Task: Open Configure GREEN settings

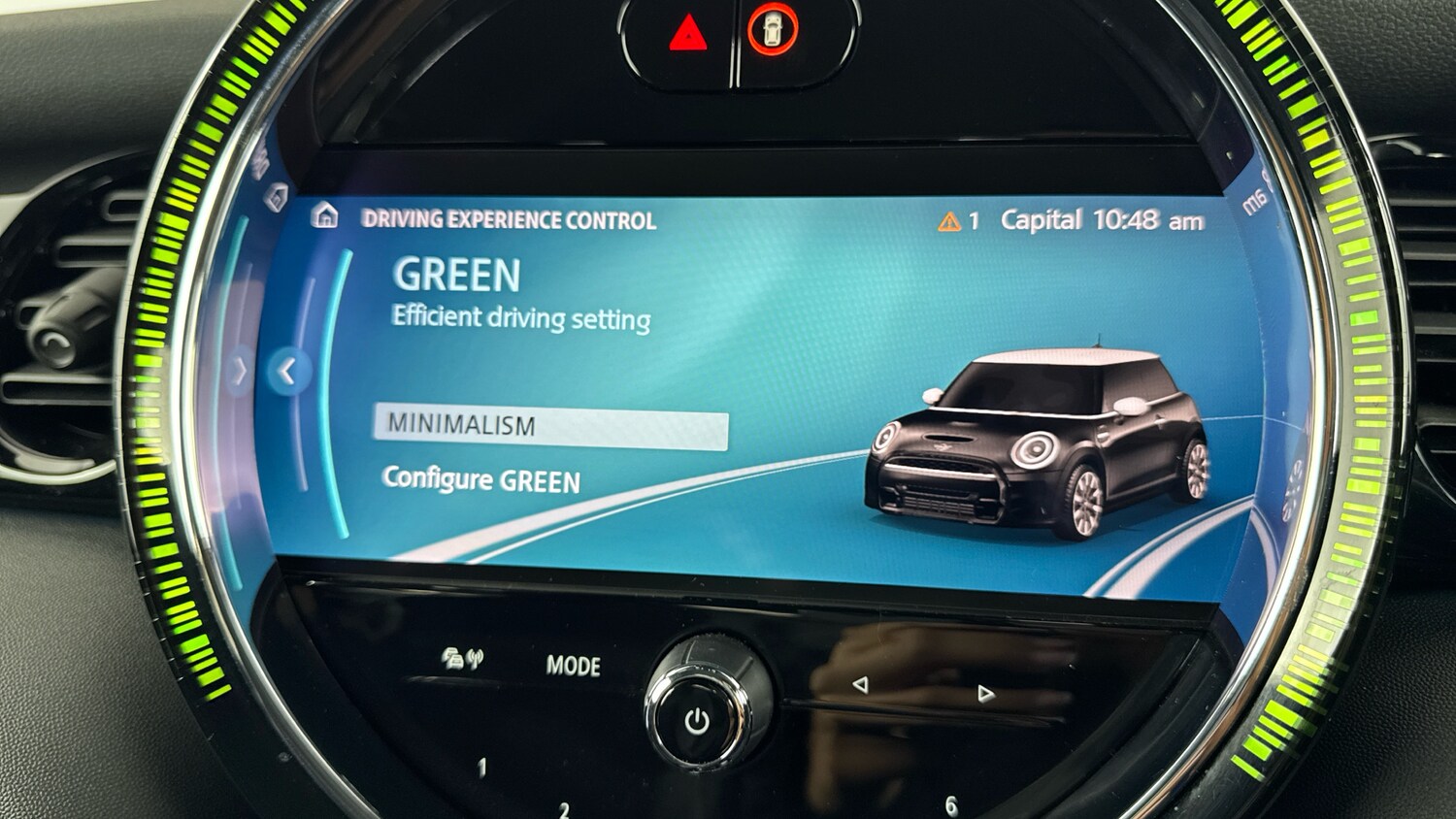Action: [x=482, y=479]
